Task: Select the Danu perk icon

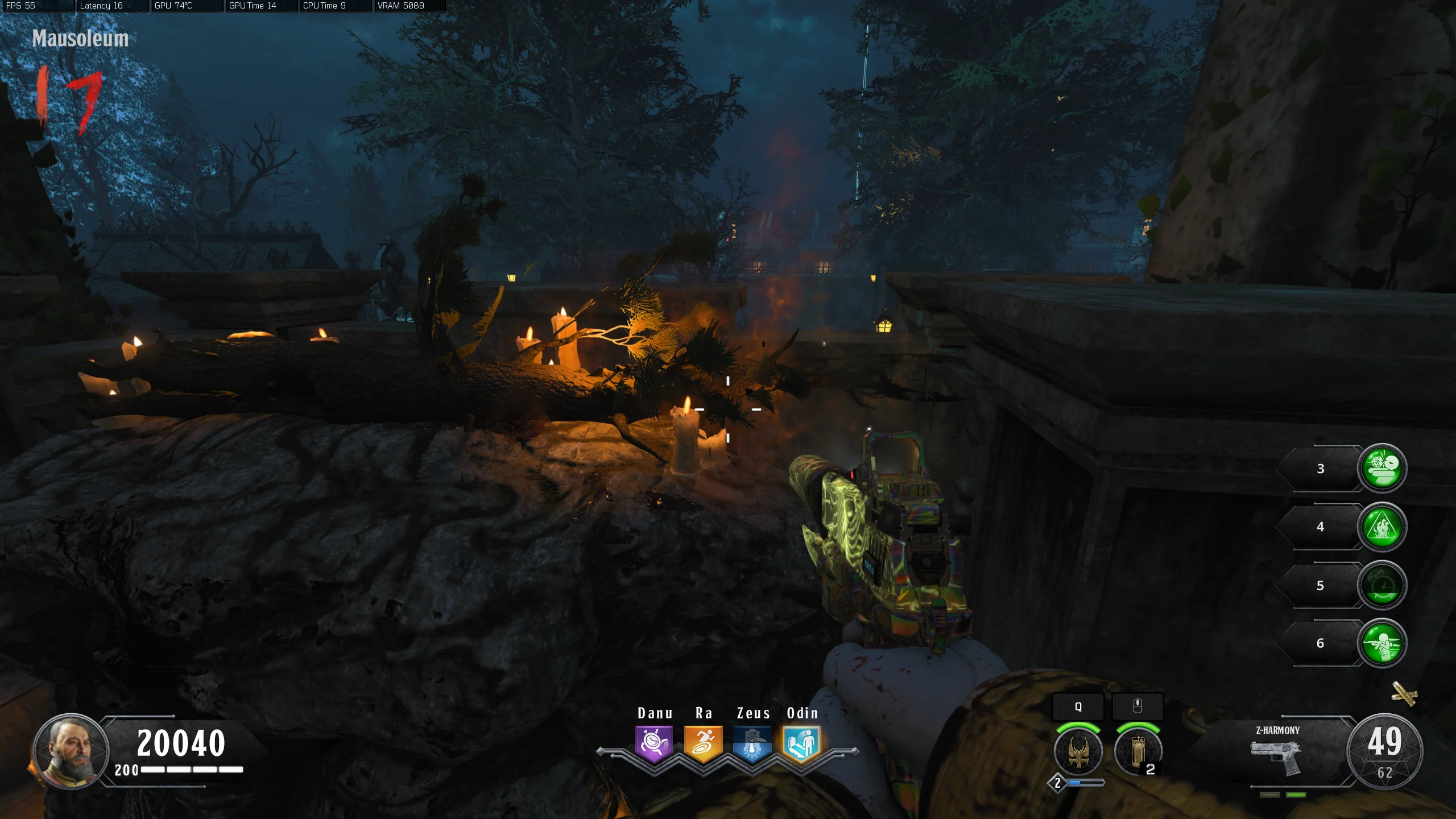Action: (x=654, y=743)
